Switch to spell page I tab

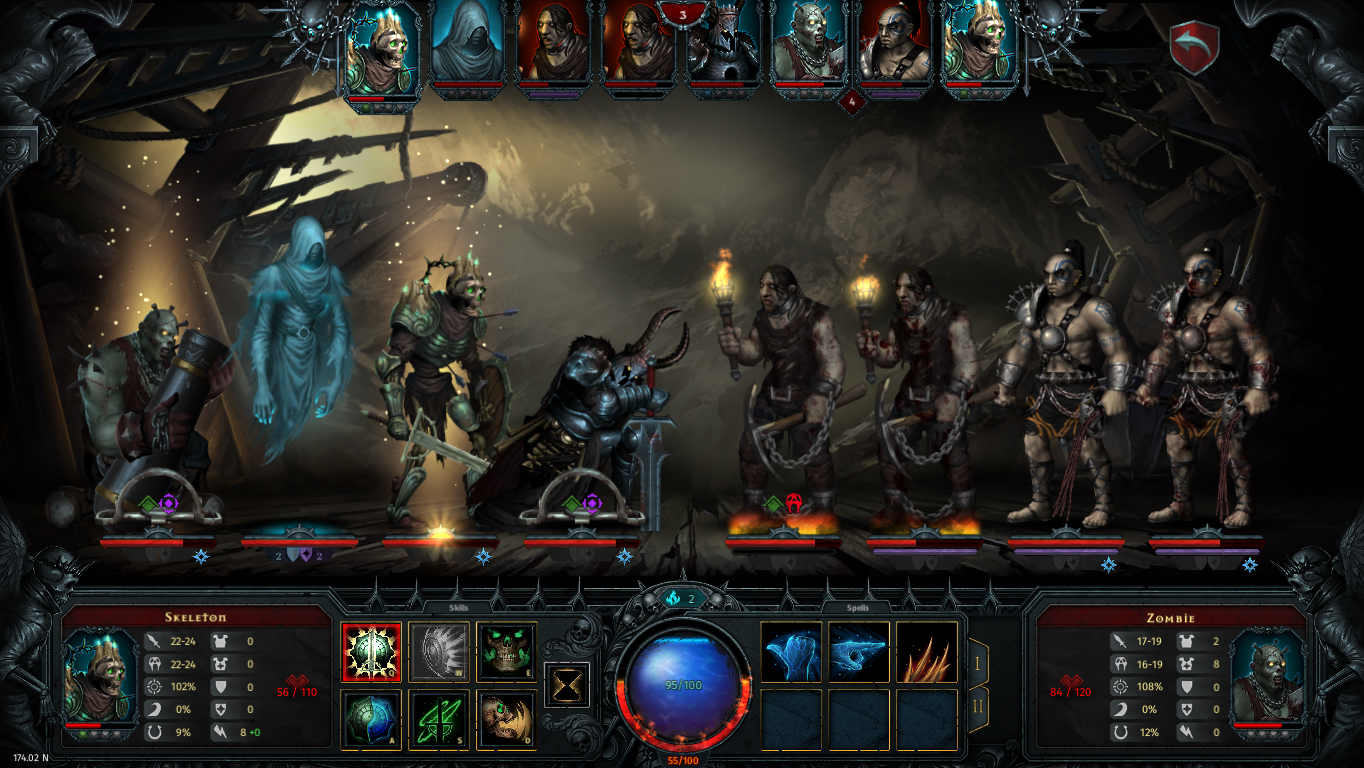(978, 663)
